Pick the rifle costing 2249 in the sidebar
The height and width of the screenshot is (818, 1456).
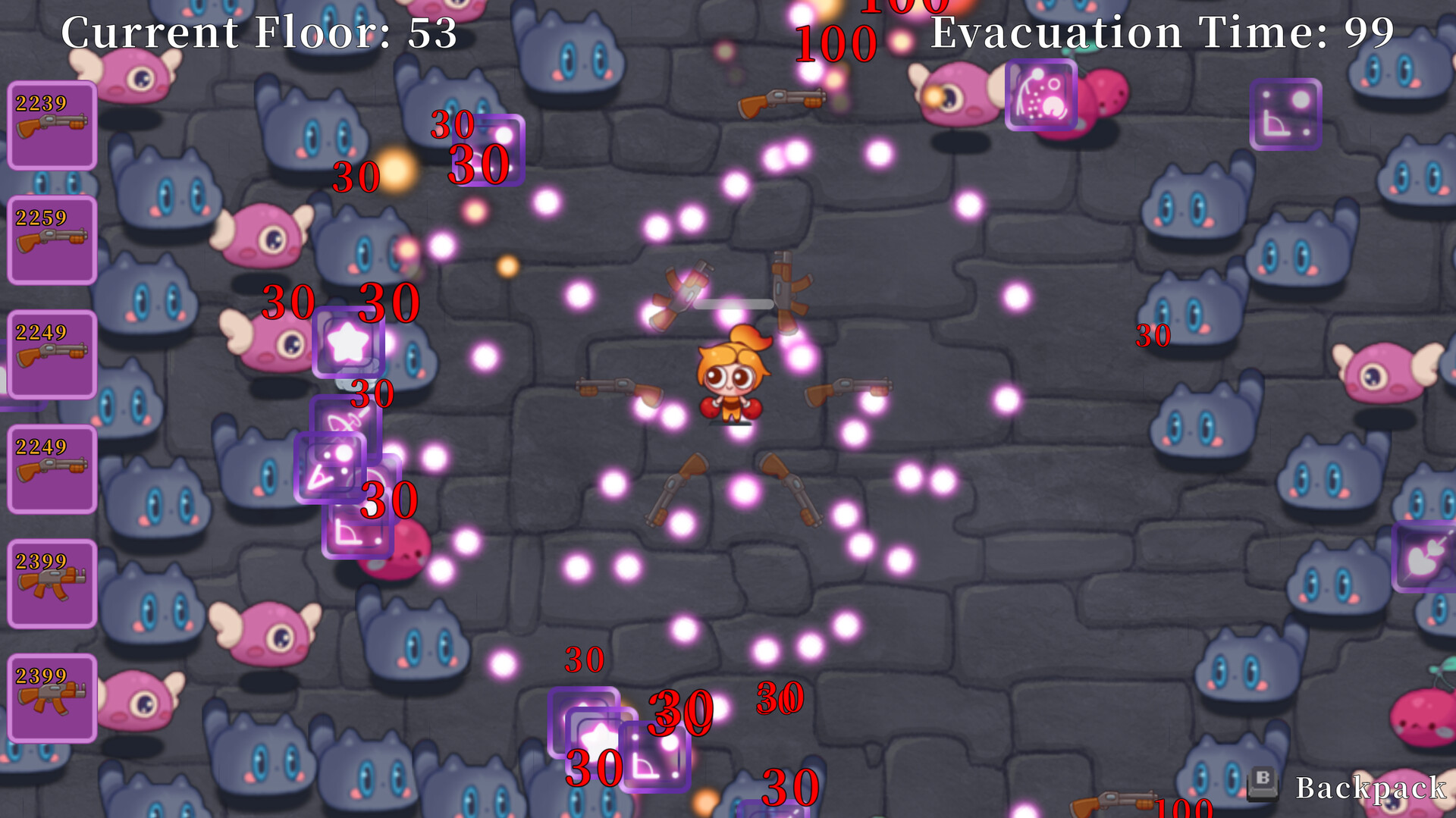tap(50, 353)
